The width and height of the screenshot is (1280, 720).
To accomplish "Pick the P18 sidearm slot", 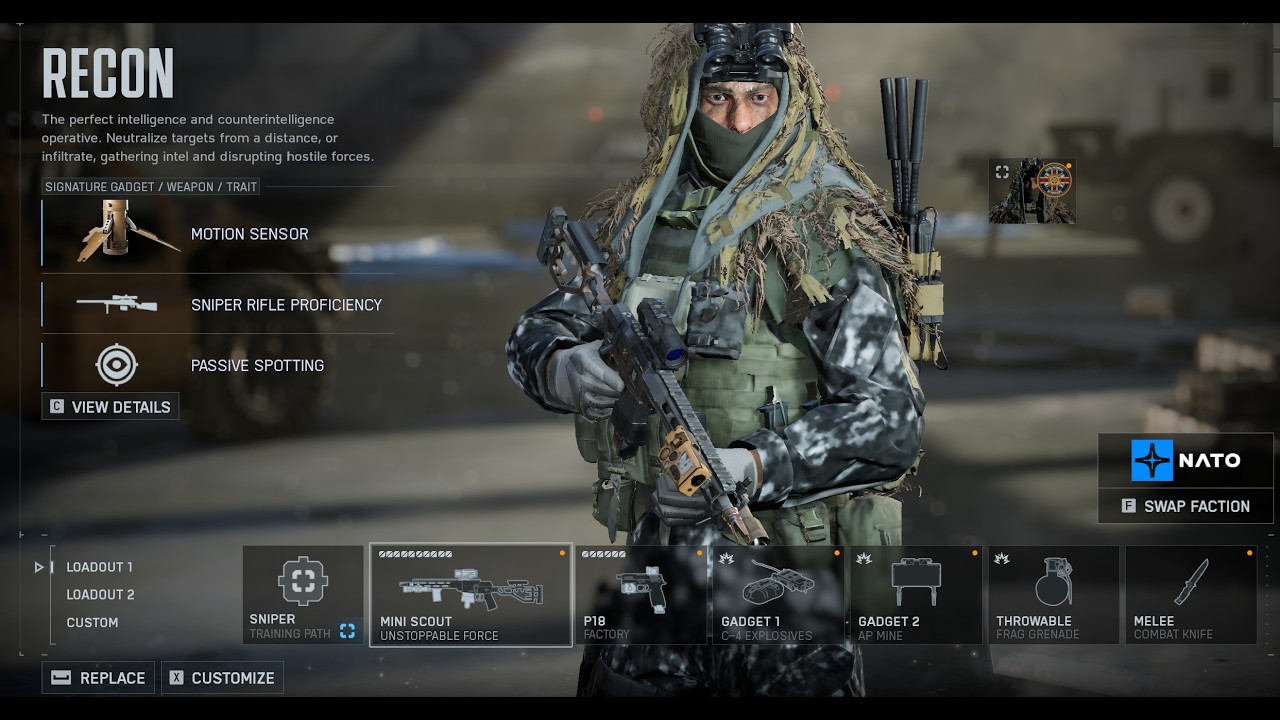I will pos(641,595).
